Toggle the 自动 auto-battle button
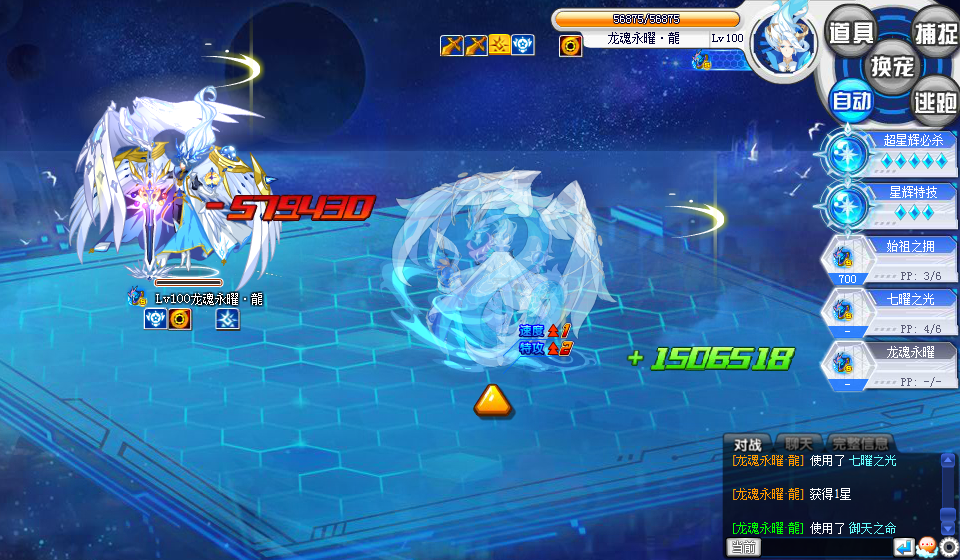Viewport: 960px width, 560px height. 852,100
